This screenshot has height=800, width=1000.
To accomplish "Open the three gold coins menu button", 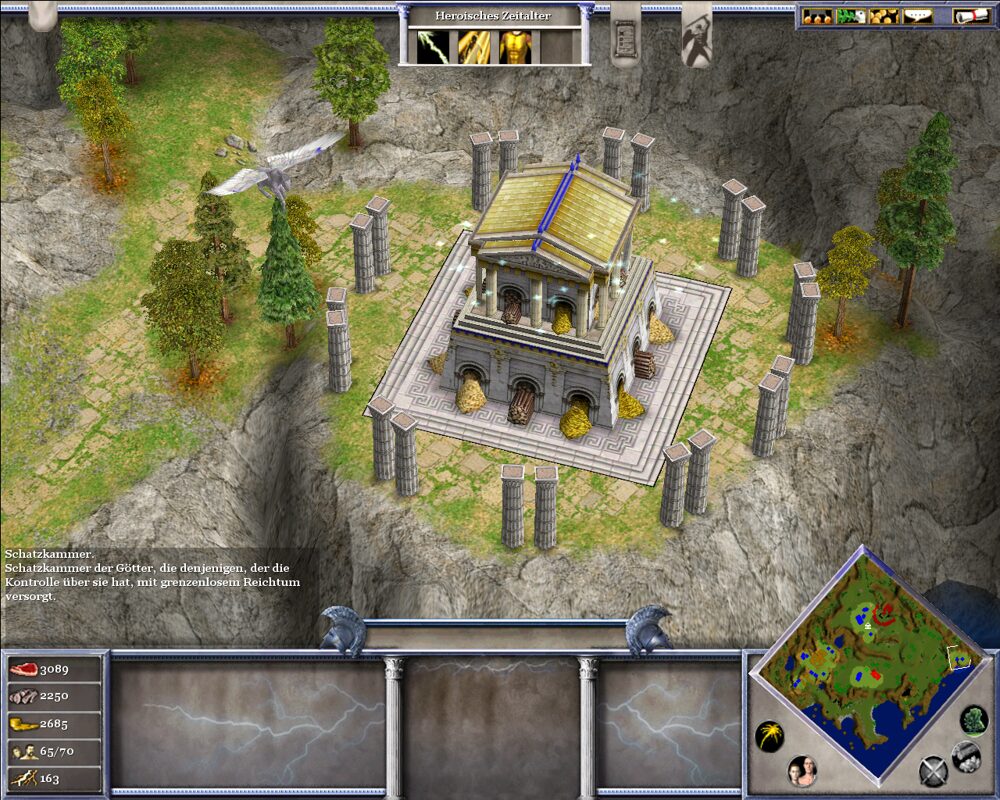I will (x=818, y=16).
